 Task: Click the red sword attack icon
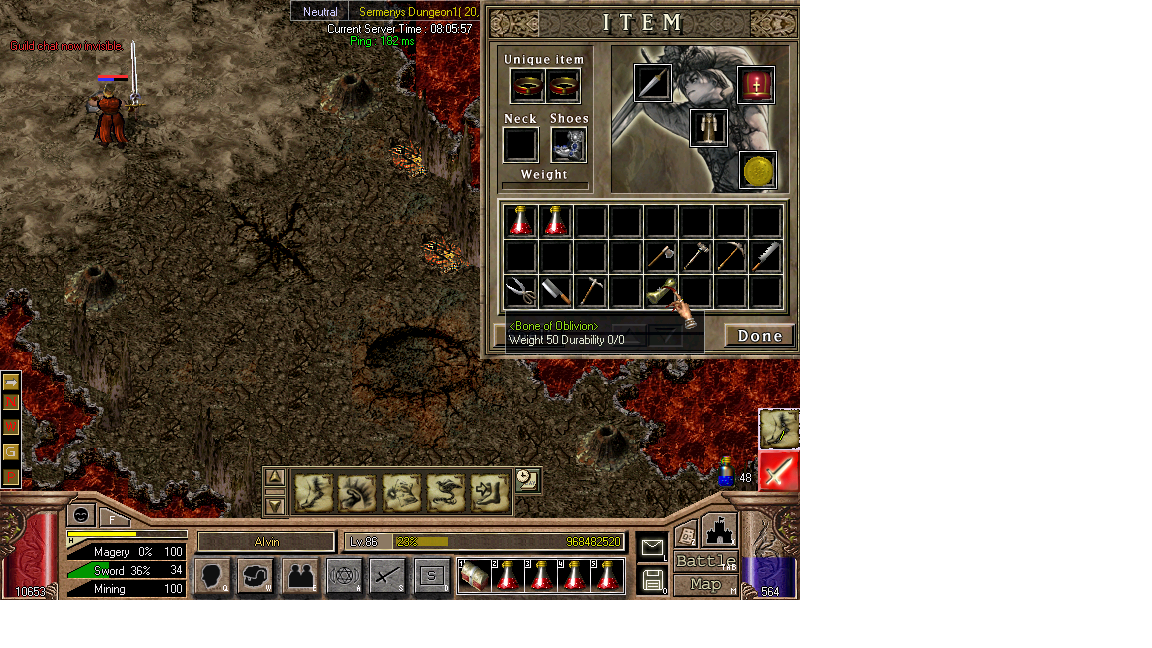[779, 470]
